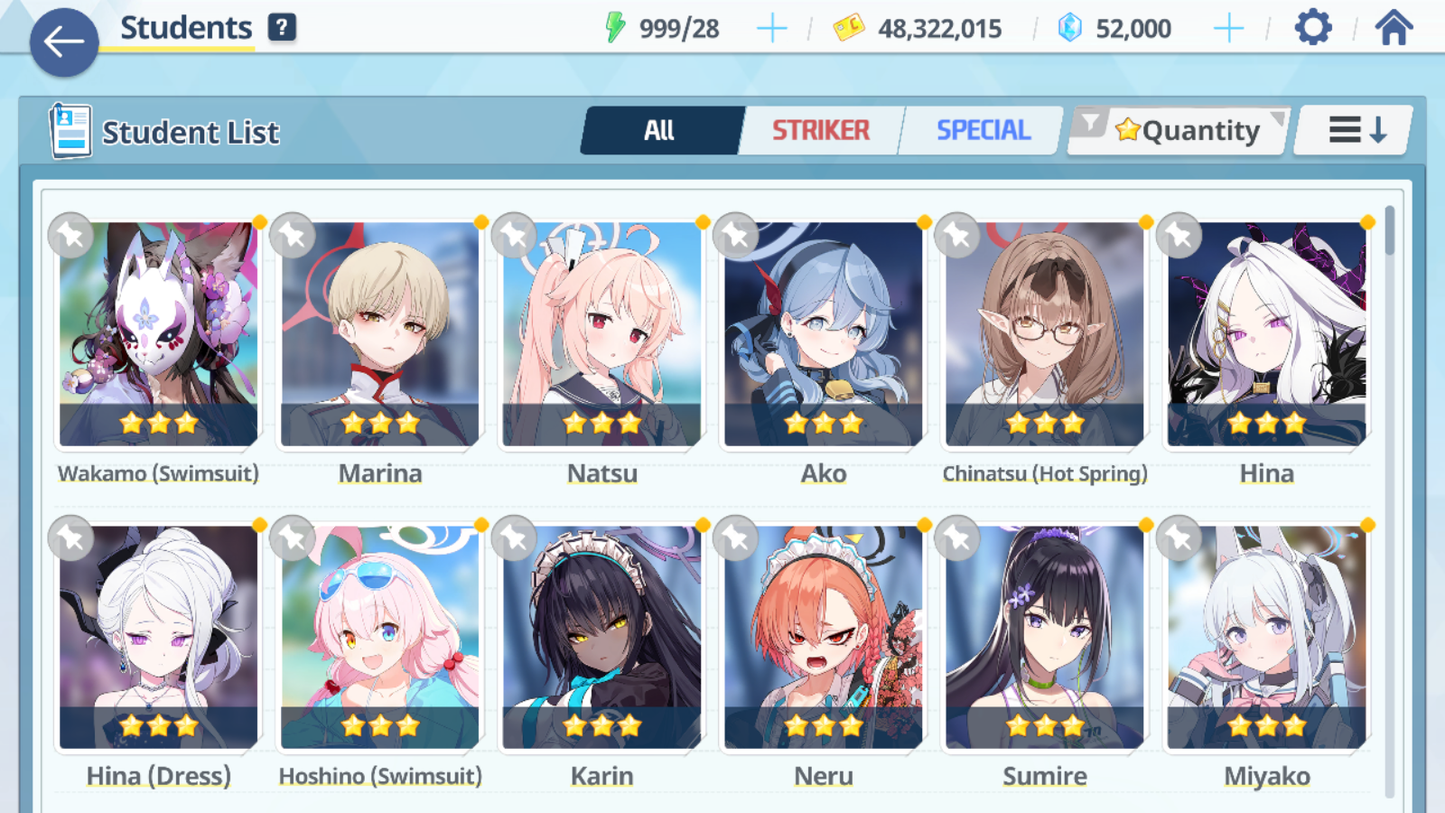This screenshot has width=1445, height=813.
Task: Open Natsu's student card
Action: (602, 334)
